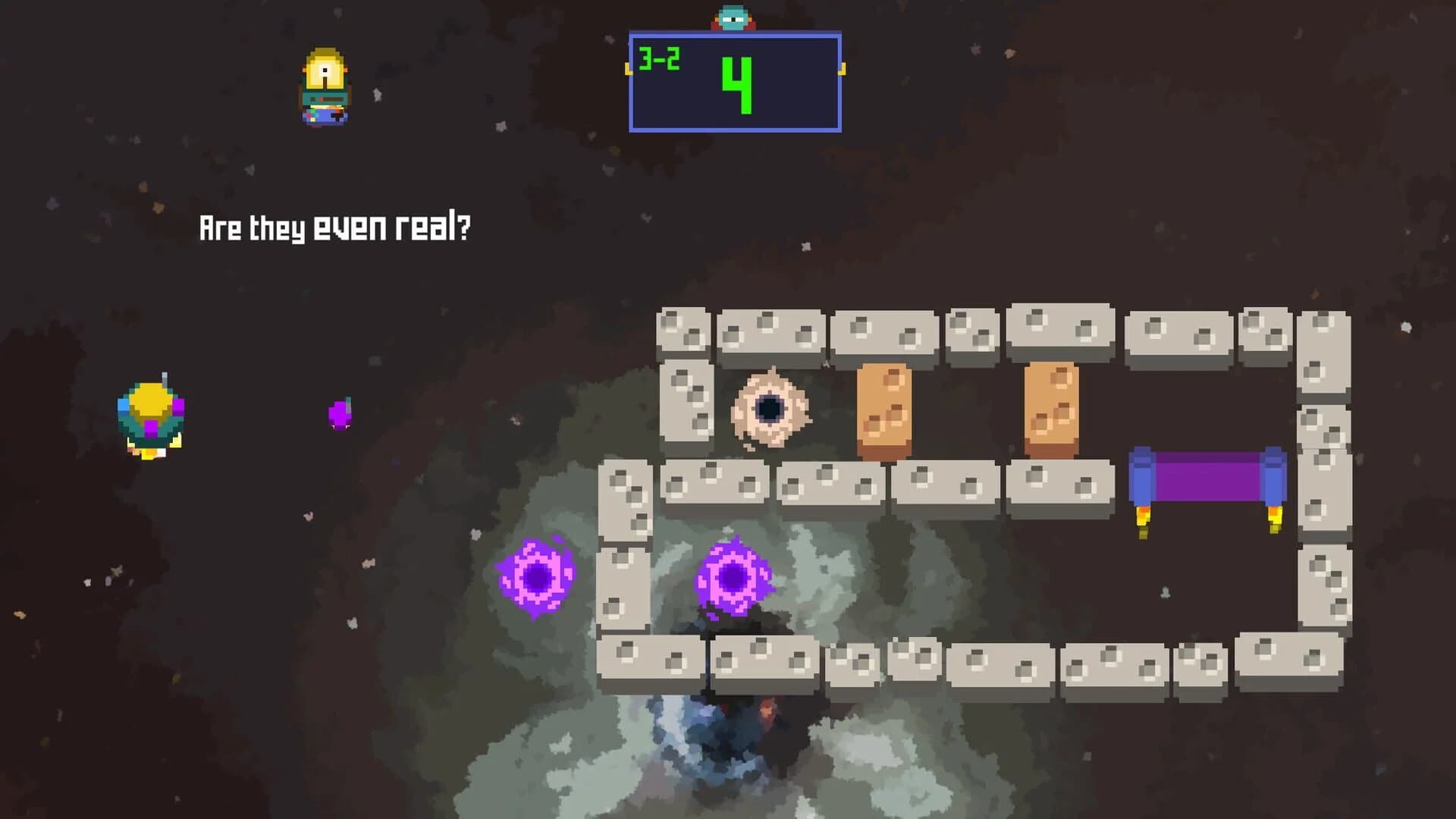
Task: Click the text reading Are they even real?
Action: click(x=336, y=225)
